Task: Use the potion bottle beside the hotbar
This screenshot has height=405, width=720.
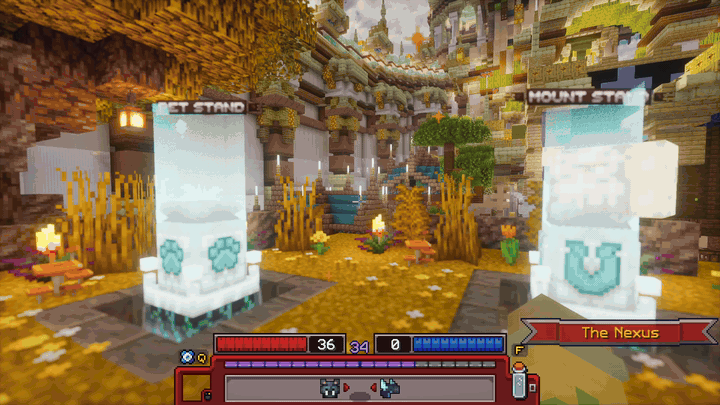Action: click(x=519, y=379)
